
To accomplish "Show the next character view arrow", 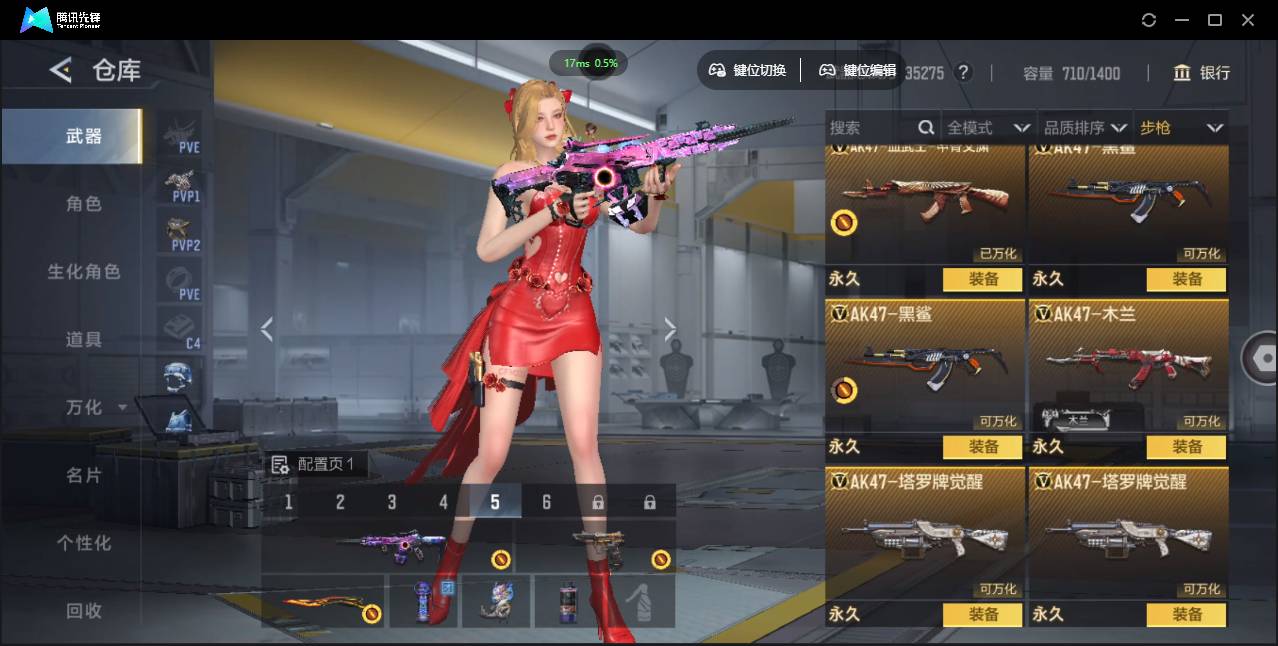I will (x=670, y=329).
